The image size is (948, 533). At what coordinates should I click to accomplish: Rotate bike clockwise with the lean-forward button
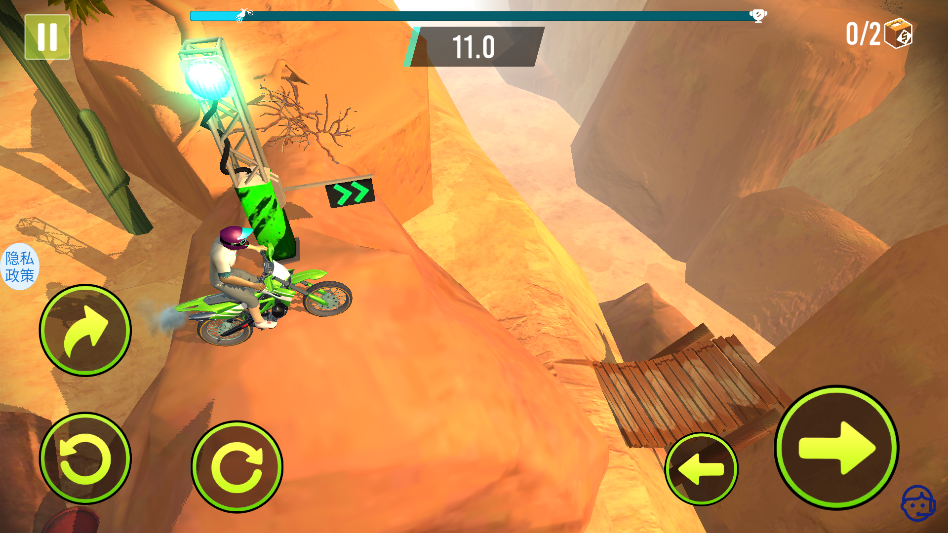(237, 466)
